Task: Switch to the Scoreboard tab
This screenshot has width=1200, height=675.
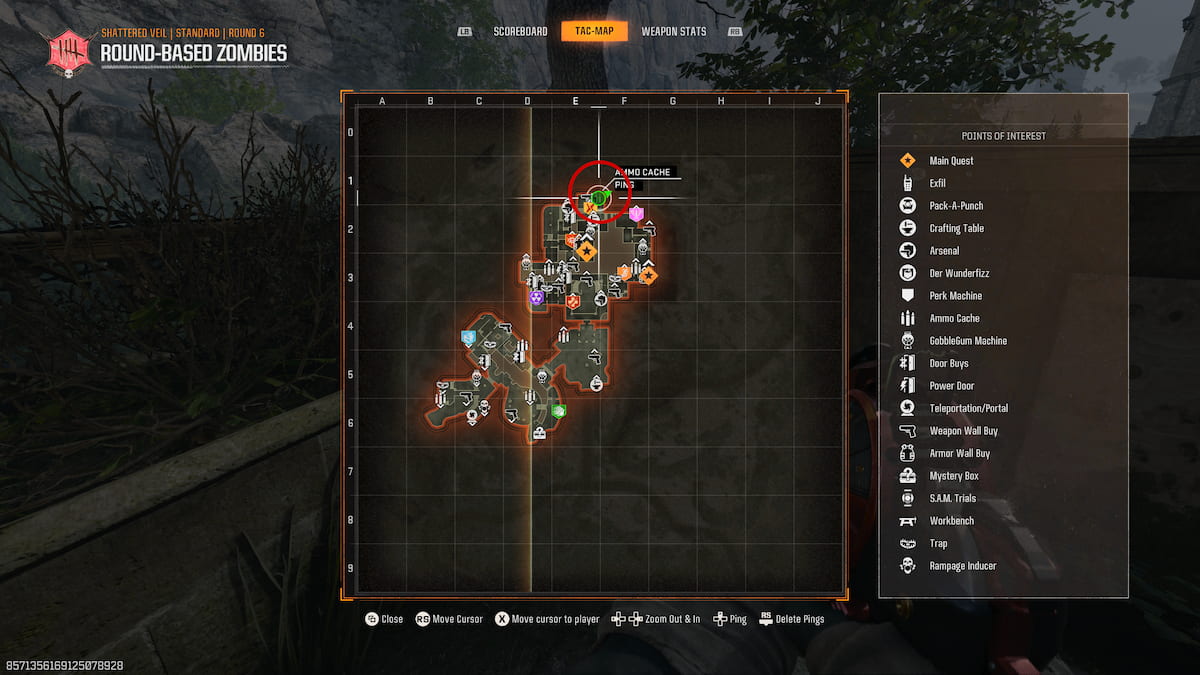Action: tap(520, 31)
